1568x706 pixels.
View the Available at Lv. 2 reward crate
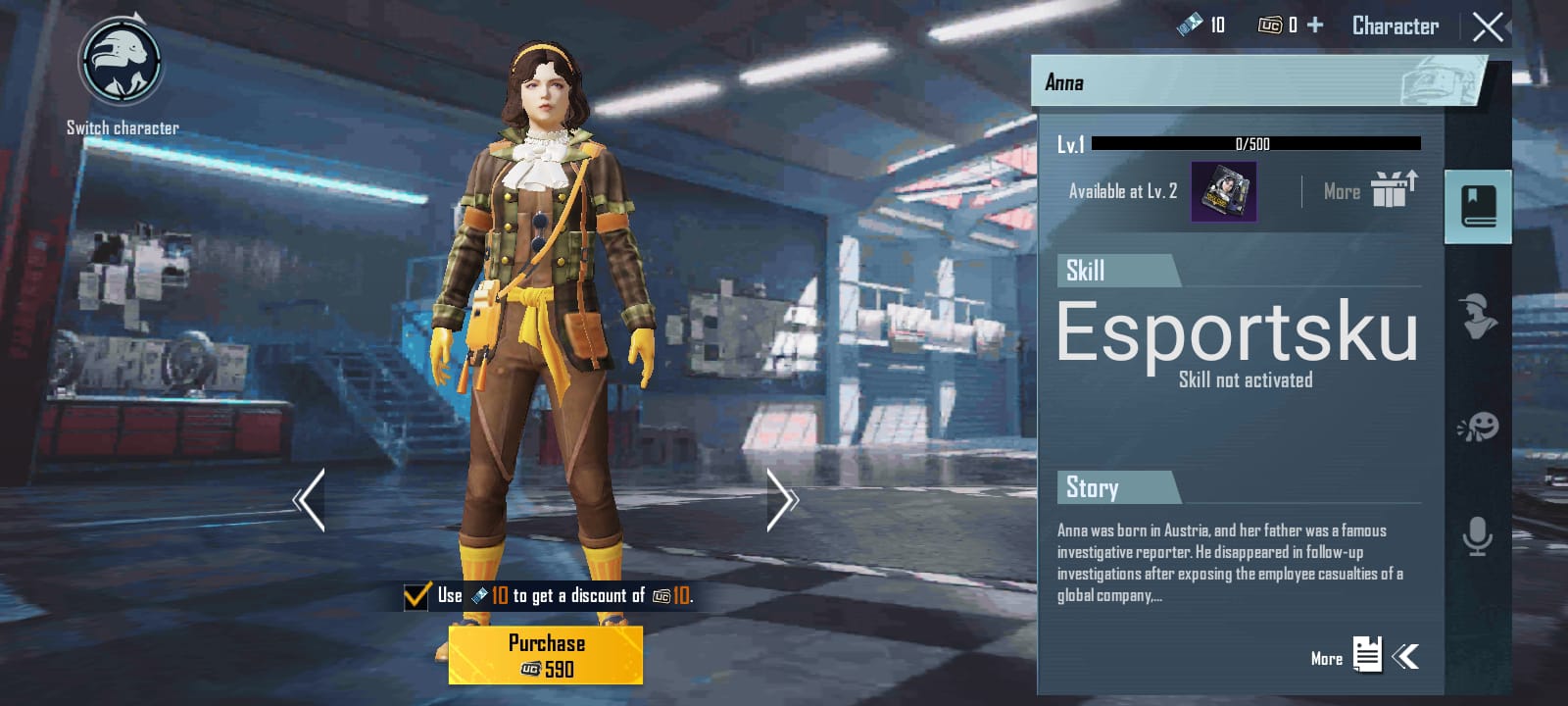pos(1226,189)
